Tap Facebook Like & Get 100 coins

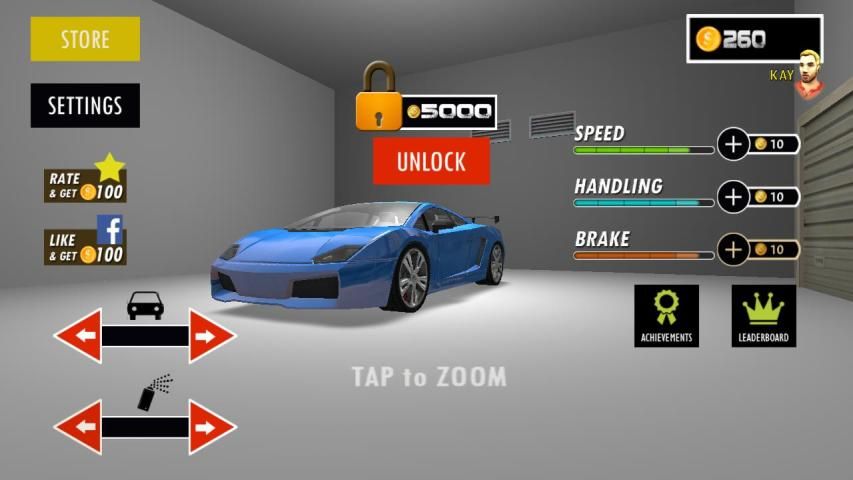(85, 243)
